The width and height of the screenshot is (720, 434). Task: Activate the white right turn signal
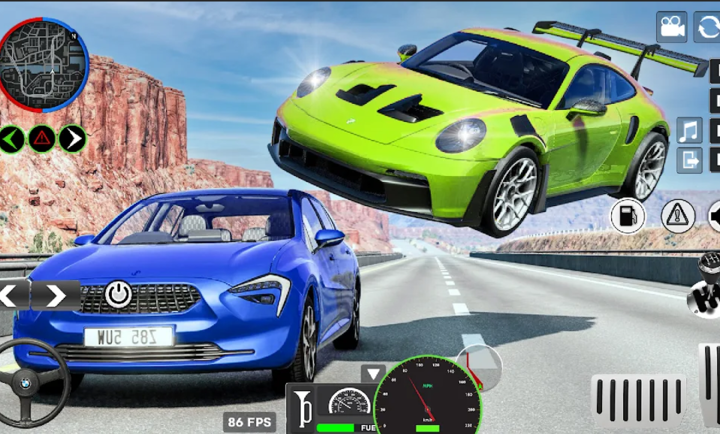[71, 138]
